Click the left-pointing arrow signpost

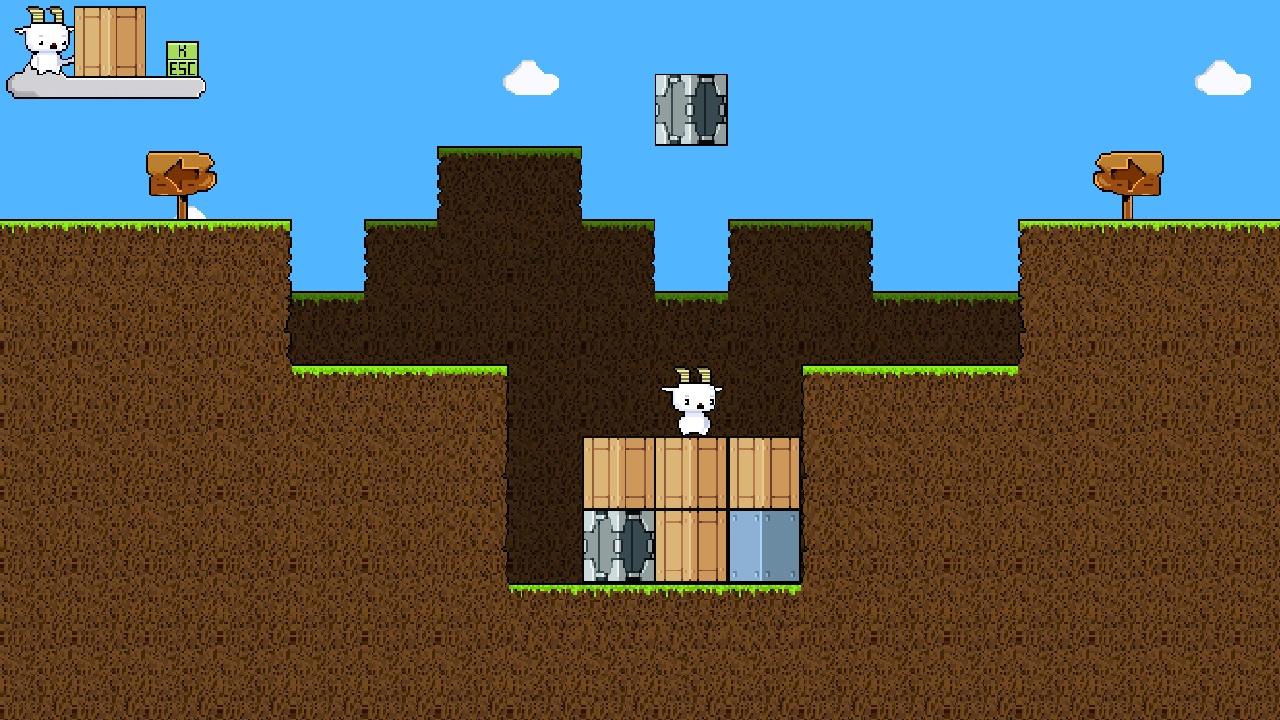182,172
